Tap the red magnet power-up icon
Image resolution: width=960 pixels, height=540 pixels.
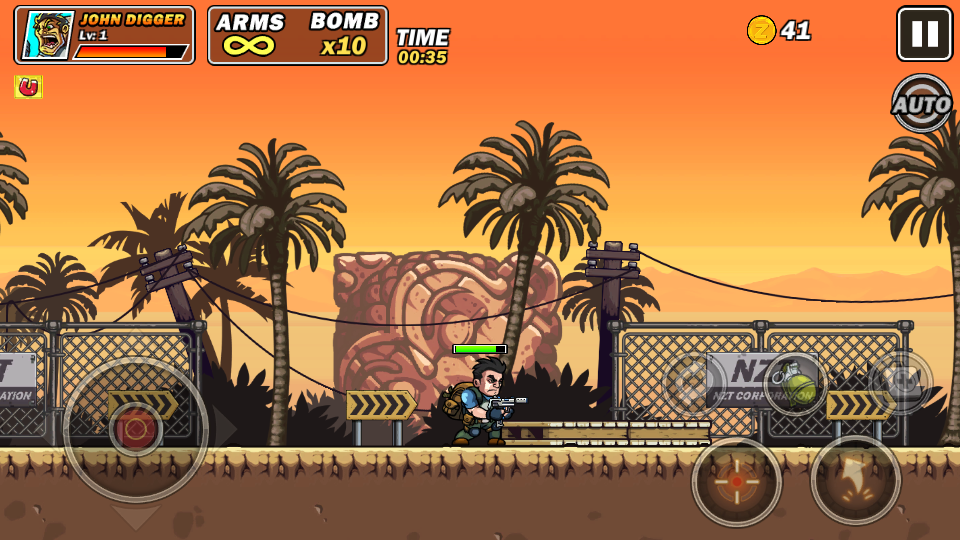(x=28, y=87)
